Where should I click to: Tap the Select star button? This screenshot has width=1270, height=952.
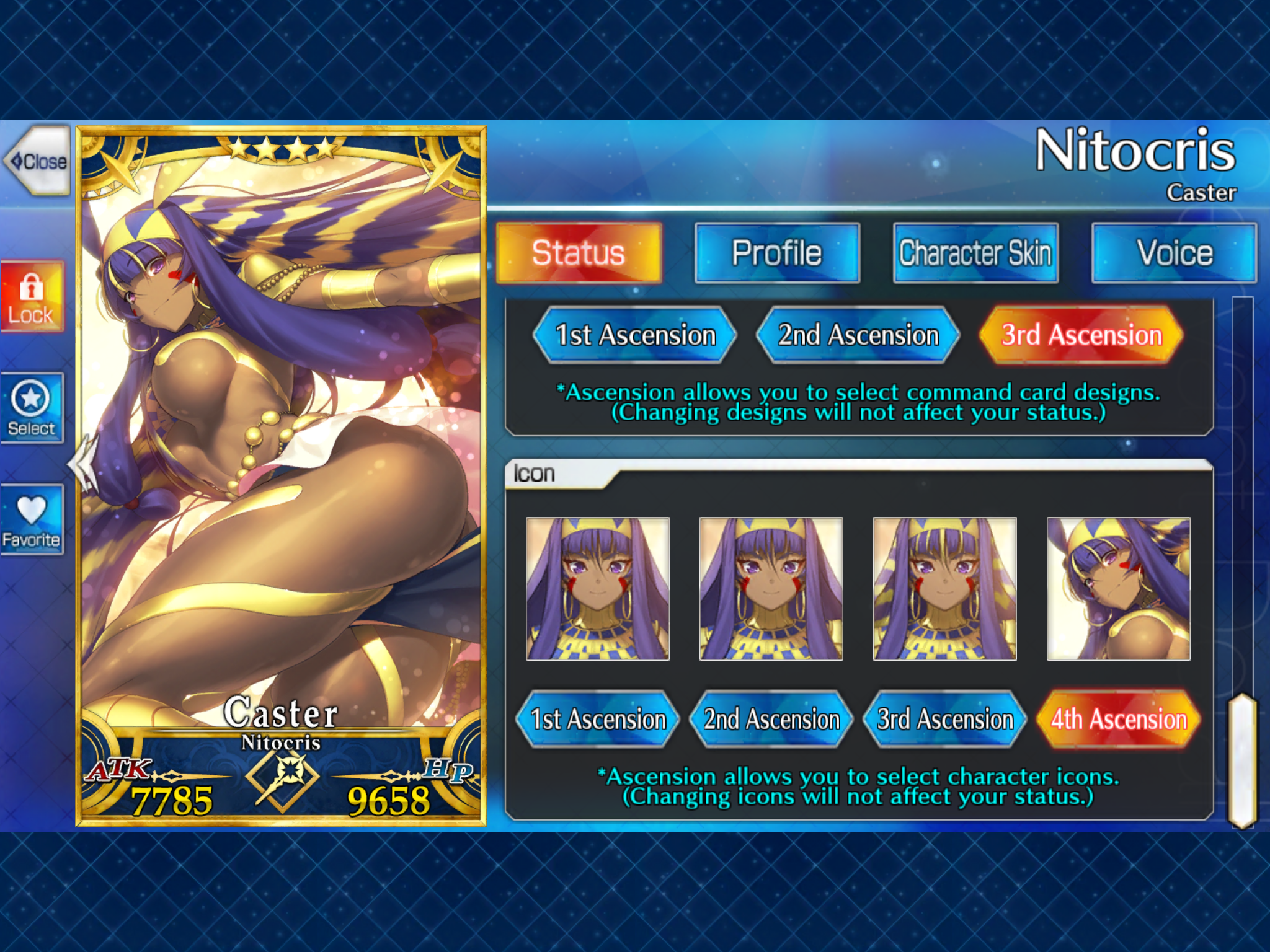(x=32, y=408)
